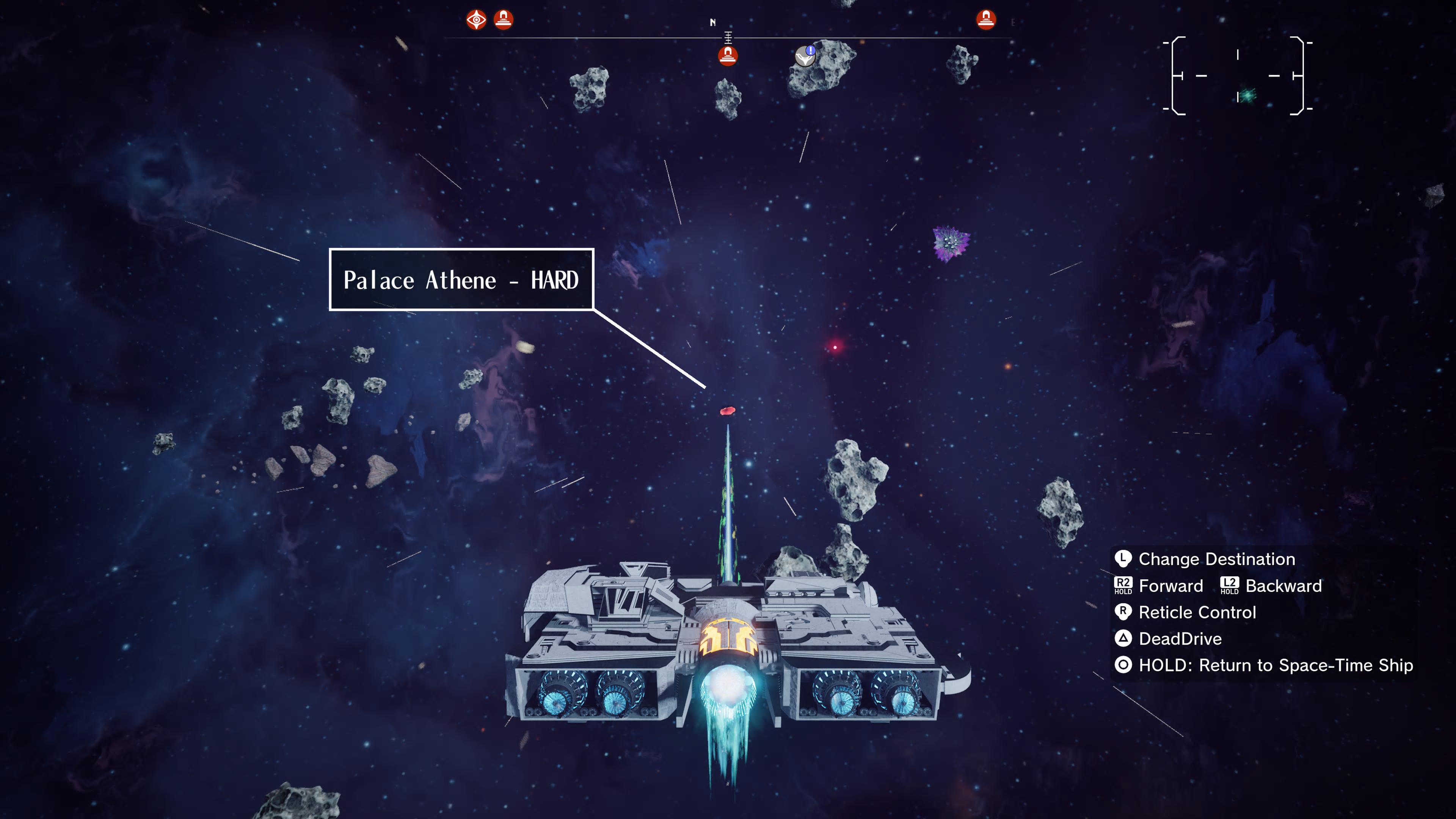Choose the palace marker under the compass center tick
Image resolution: width=1456 pixels, height=819 pixels.
pyautogui.click(x=728, y=56)
